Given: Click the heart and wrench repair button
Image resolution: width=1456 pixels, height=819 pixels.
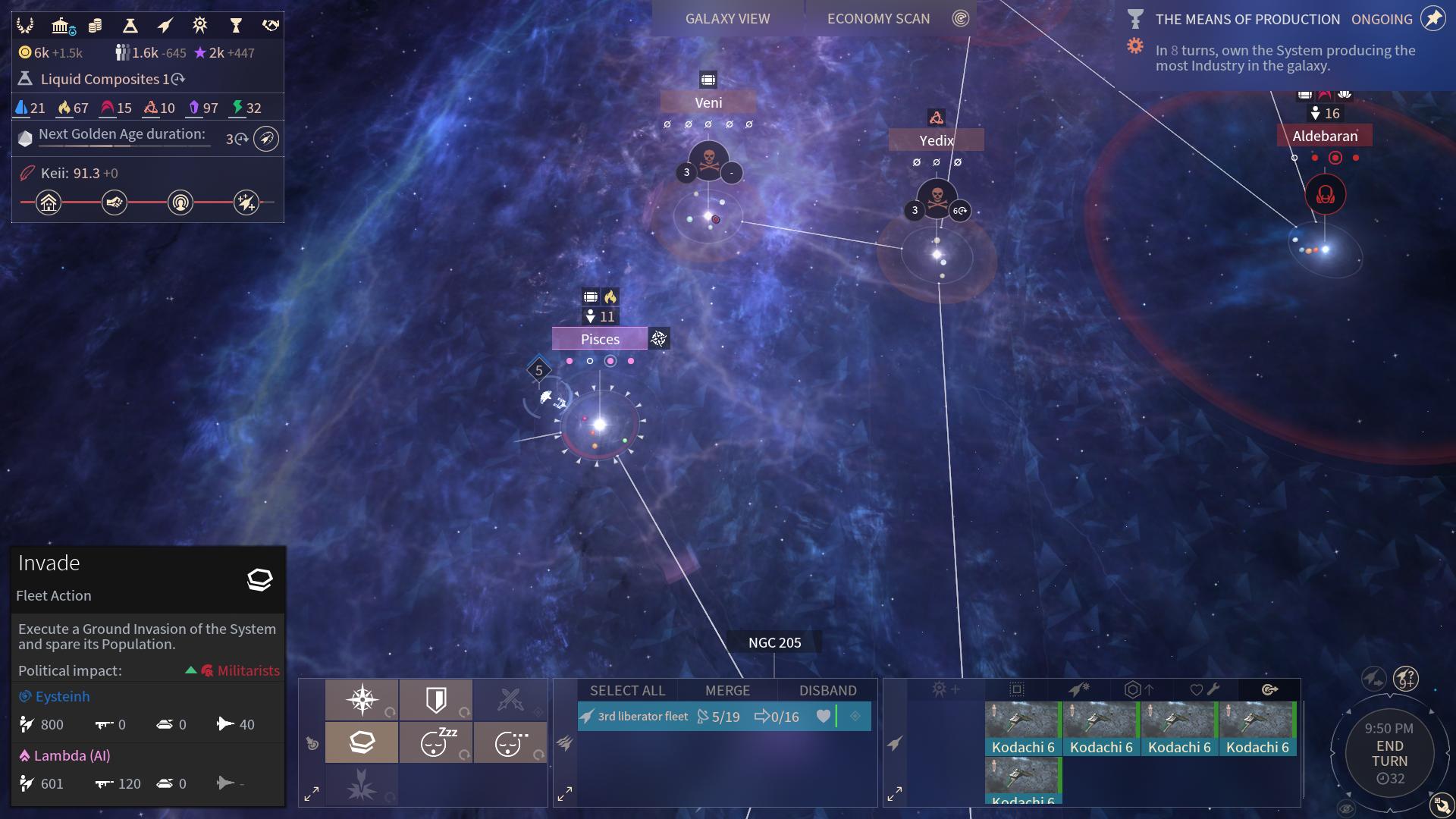Looking at the screenshot, I should [x=1204, y=689].
